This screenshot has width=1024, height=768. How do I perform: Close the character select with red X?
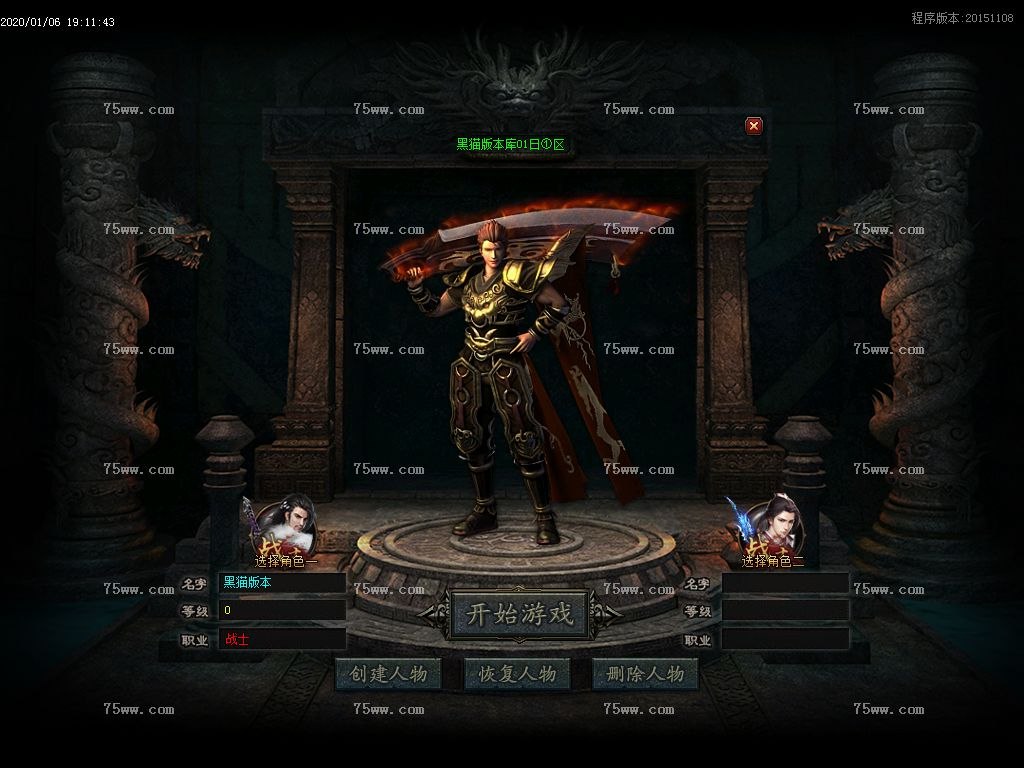(x=754, y=125)
